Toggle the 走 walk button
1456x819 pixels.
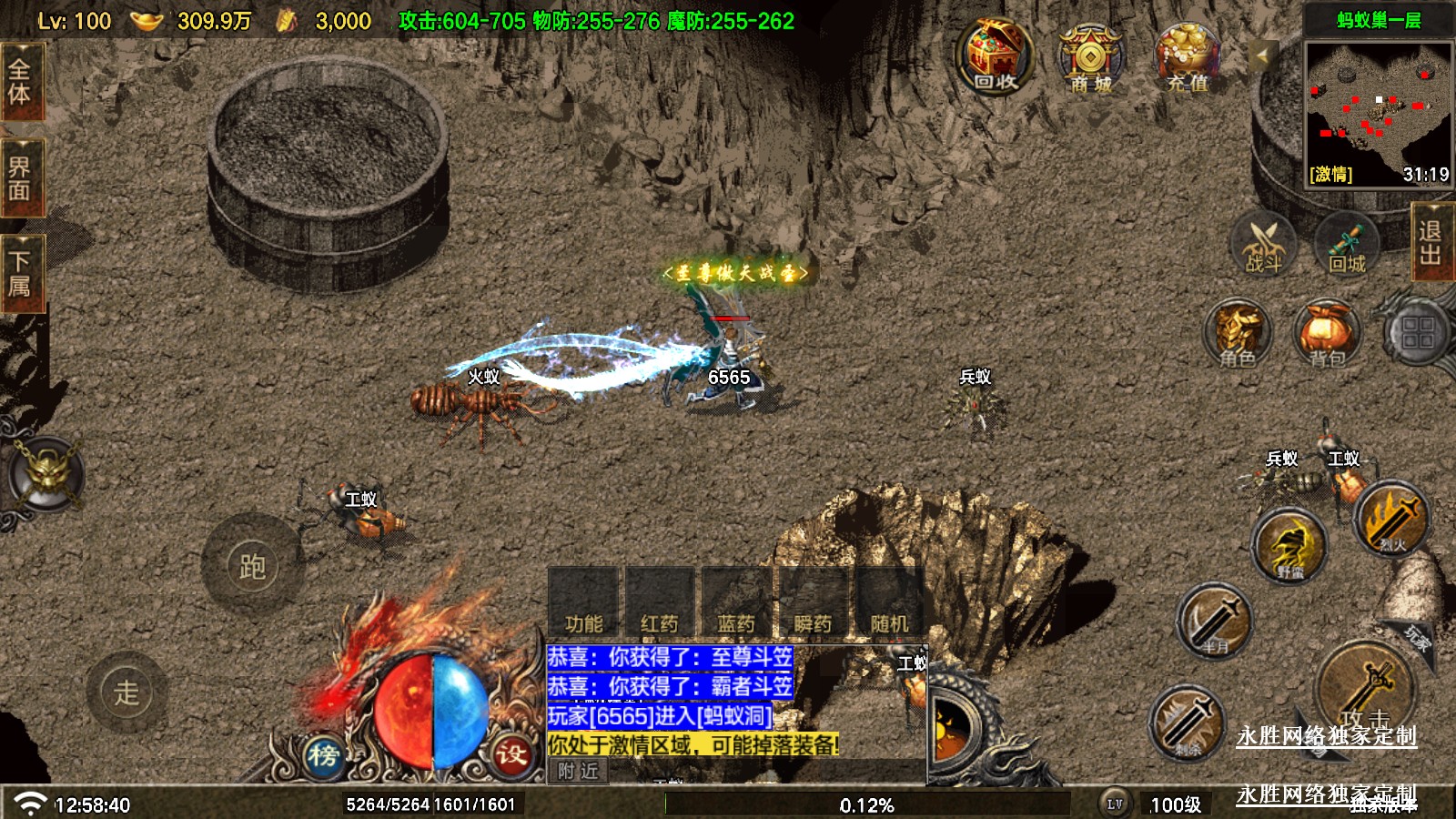tap(126, 693)
